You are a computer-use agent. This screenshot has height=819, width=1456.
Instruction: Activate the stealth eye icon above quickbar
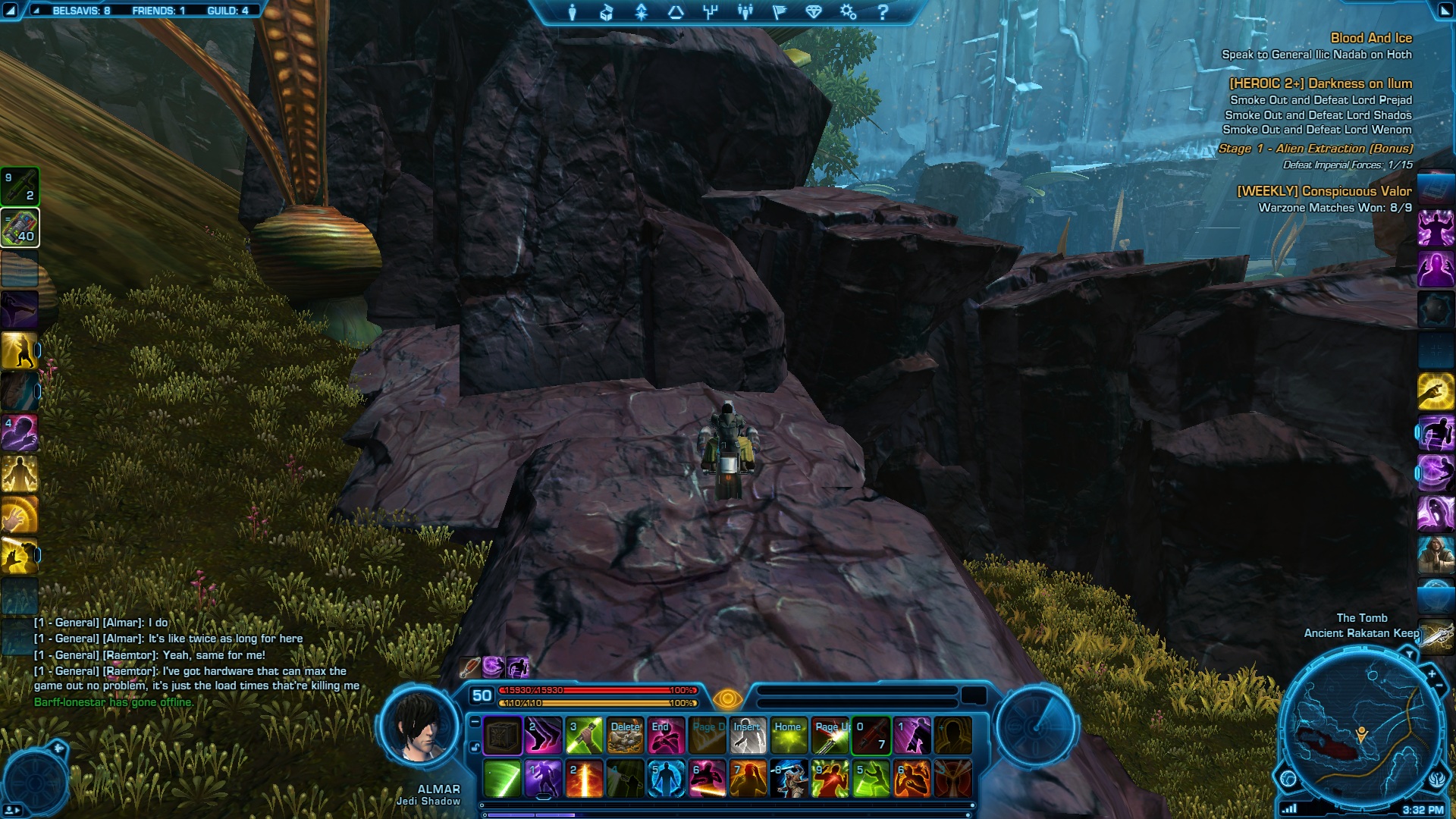[726, 698]
